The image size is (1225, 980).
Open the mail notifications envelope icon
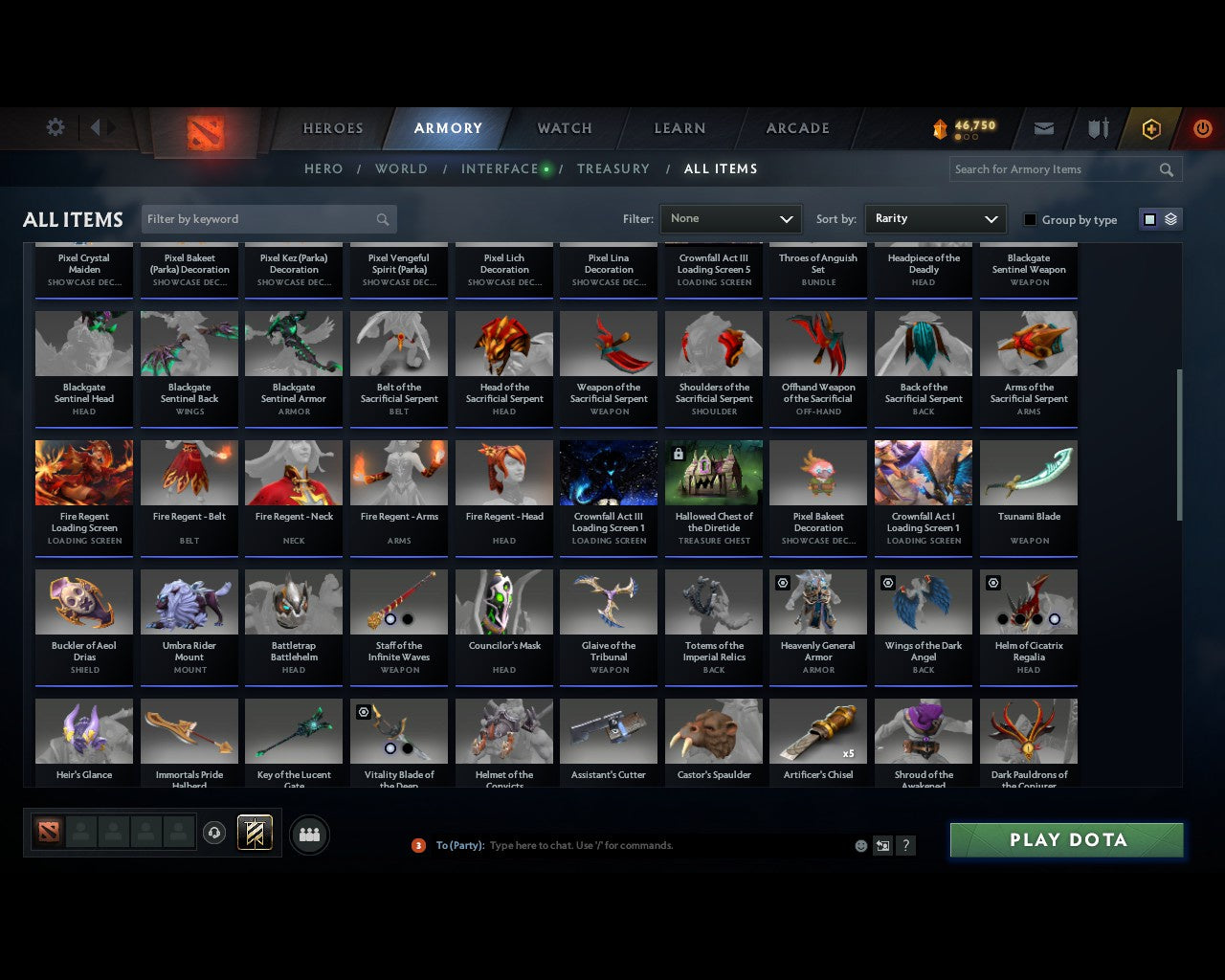[1043, 128]
